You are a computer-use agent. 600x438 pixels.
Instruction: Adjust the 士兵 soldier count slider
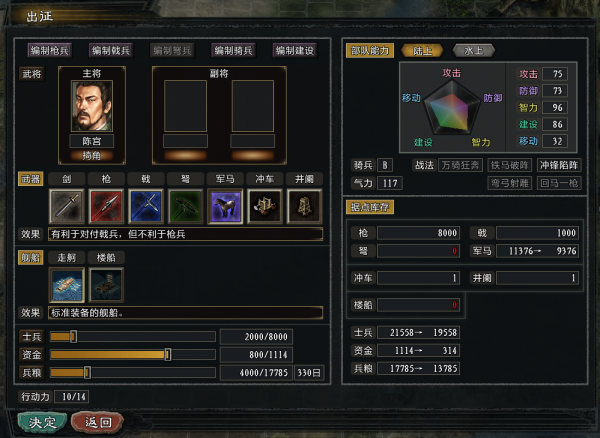pos(73,336)
